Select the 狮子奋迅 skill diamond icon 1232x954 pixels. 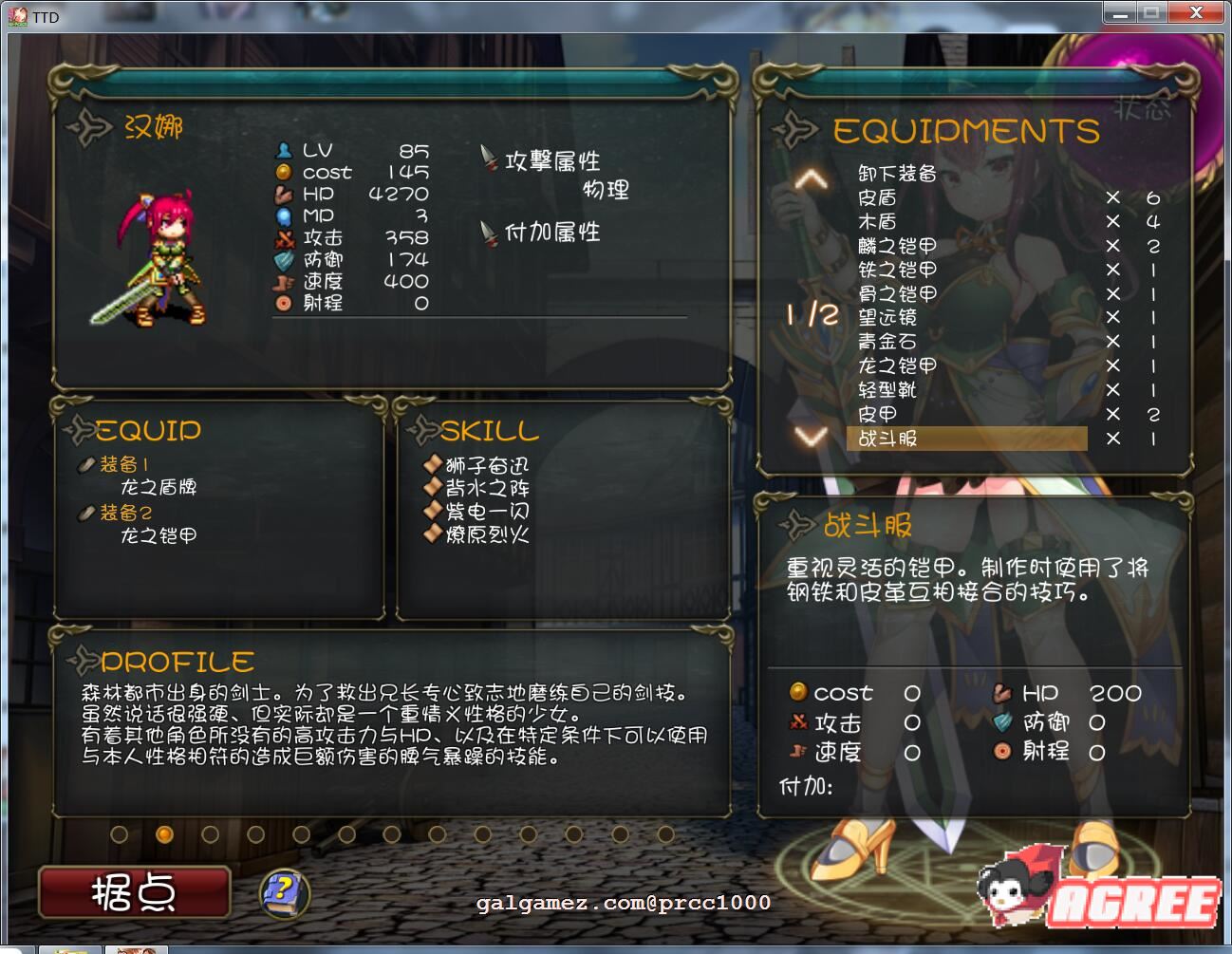point(433,464)
